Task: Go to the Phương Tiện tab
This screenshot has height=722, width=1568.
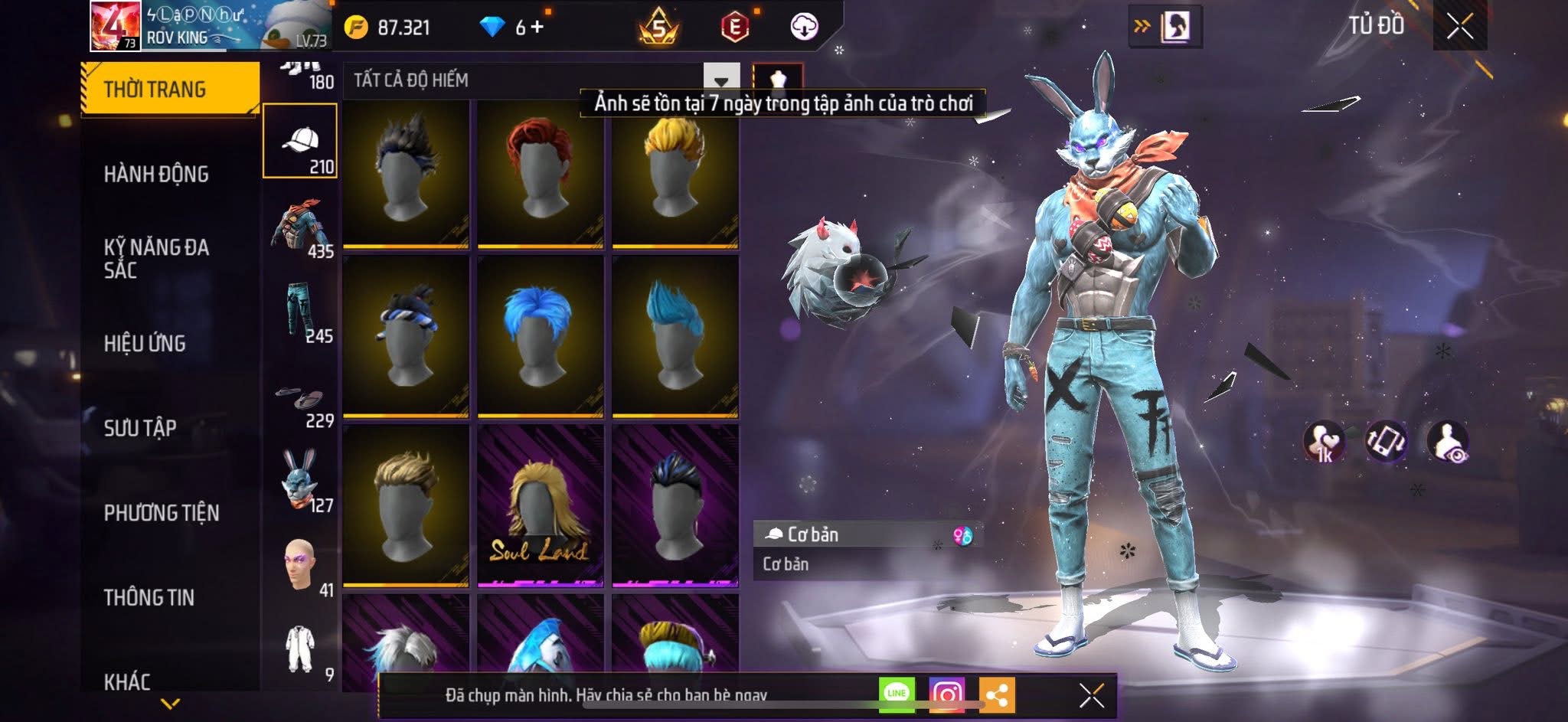Action: coord(162,513)
